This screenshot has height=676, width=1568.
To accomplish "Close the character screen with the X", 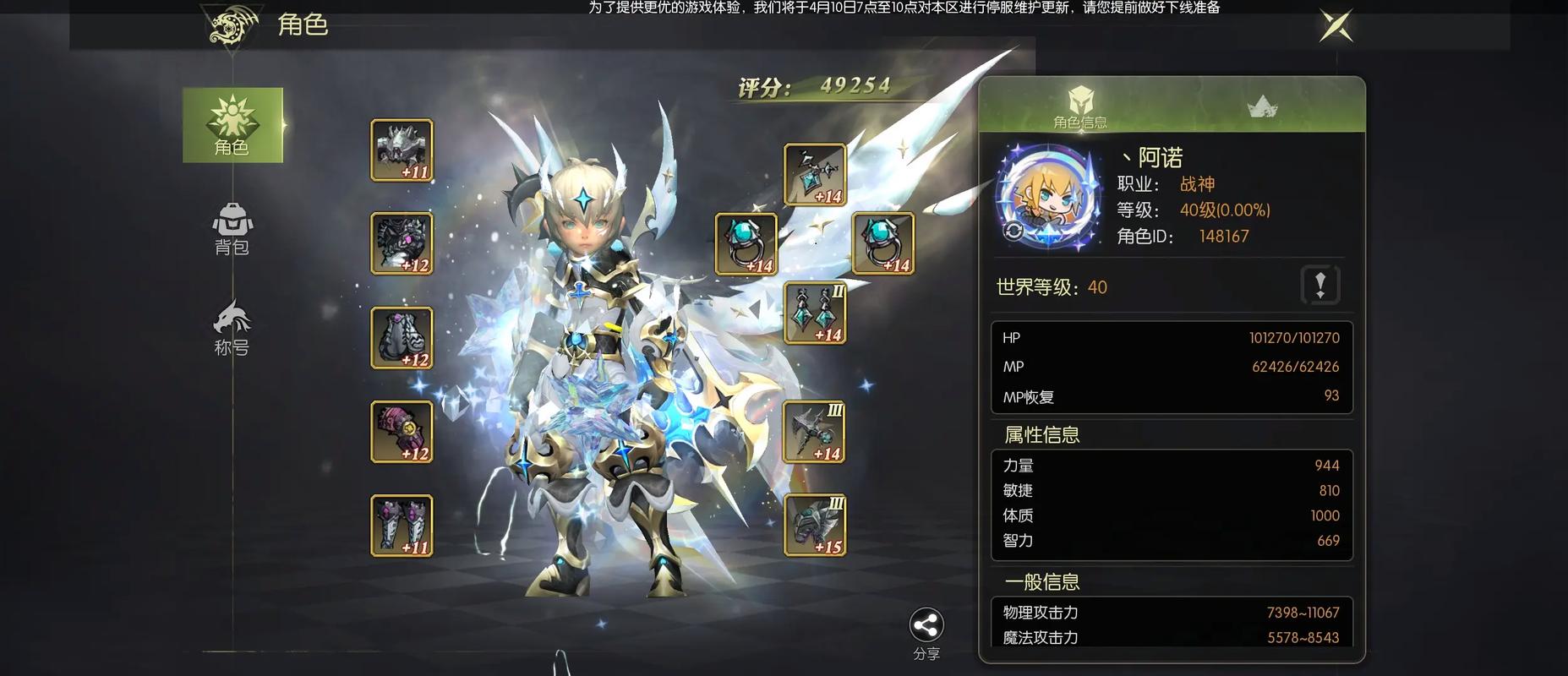I will pos(1336,25).
